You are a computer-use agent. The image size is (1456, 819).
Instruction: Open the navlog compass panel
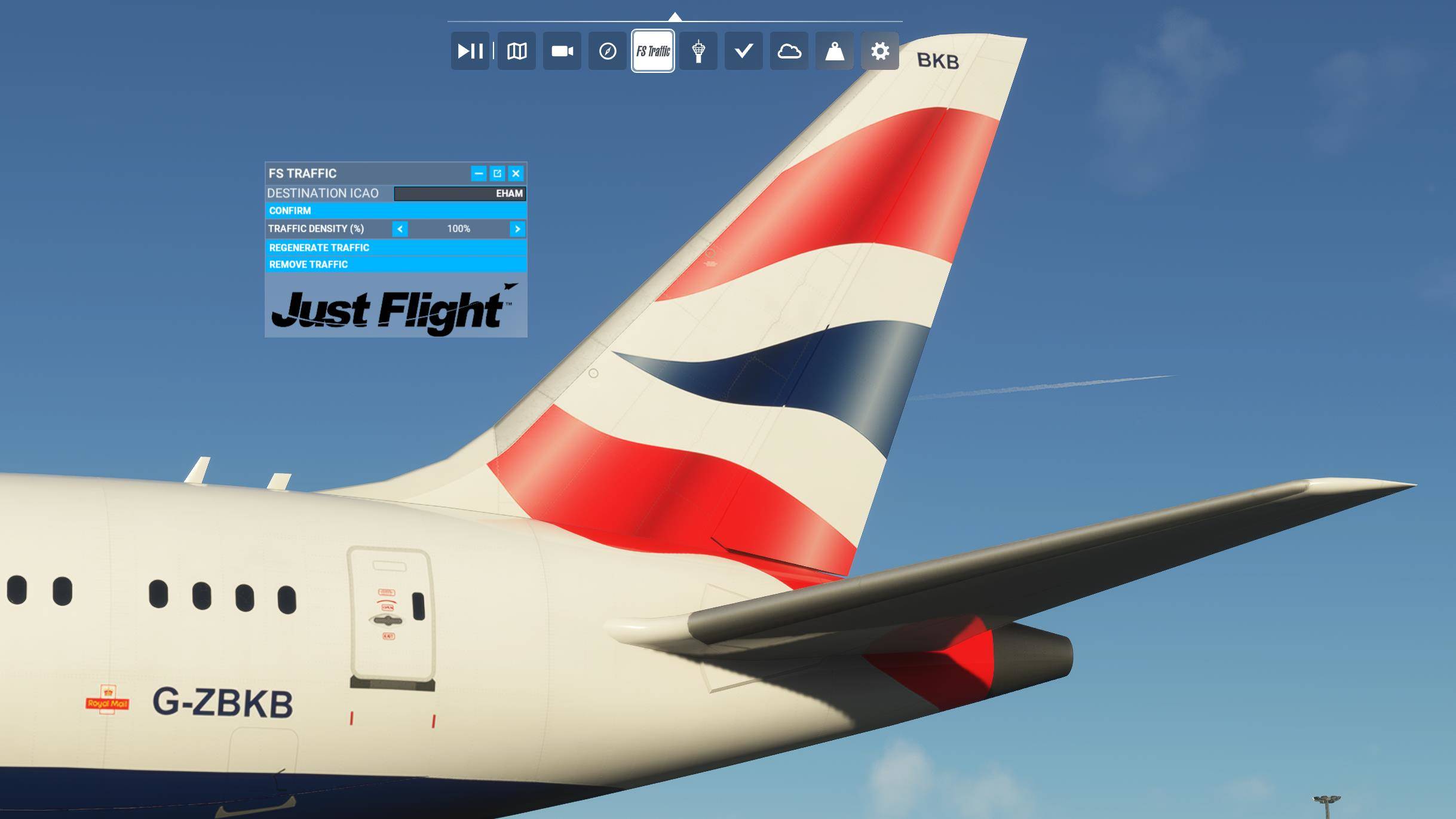click(607, 51)
